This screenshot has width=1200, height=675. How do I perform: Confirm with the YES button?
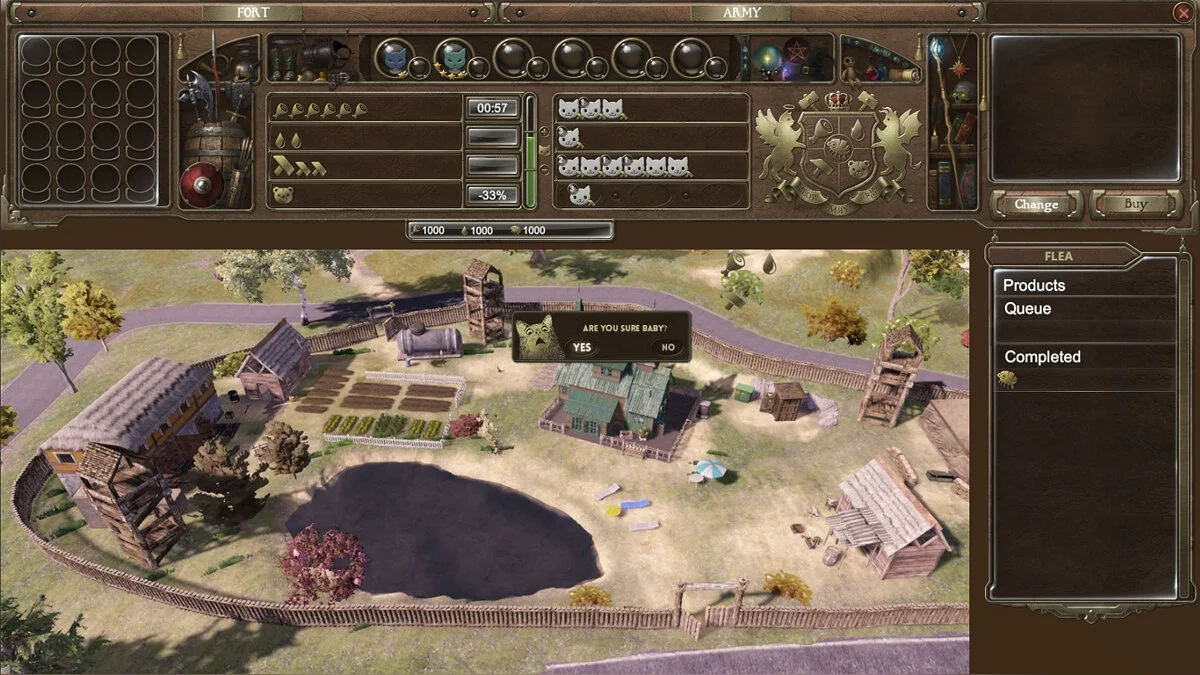pos(582,347)
